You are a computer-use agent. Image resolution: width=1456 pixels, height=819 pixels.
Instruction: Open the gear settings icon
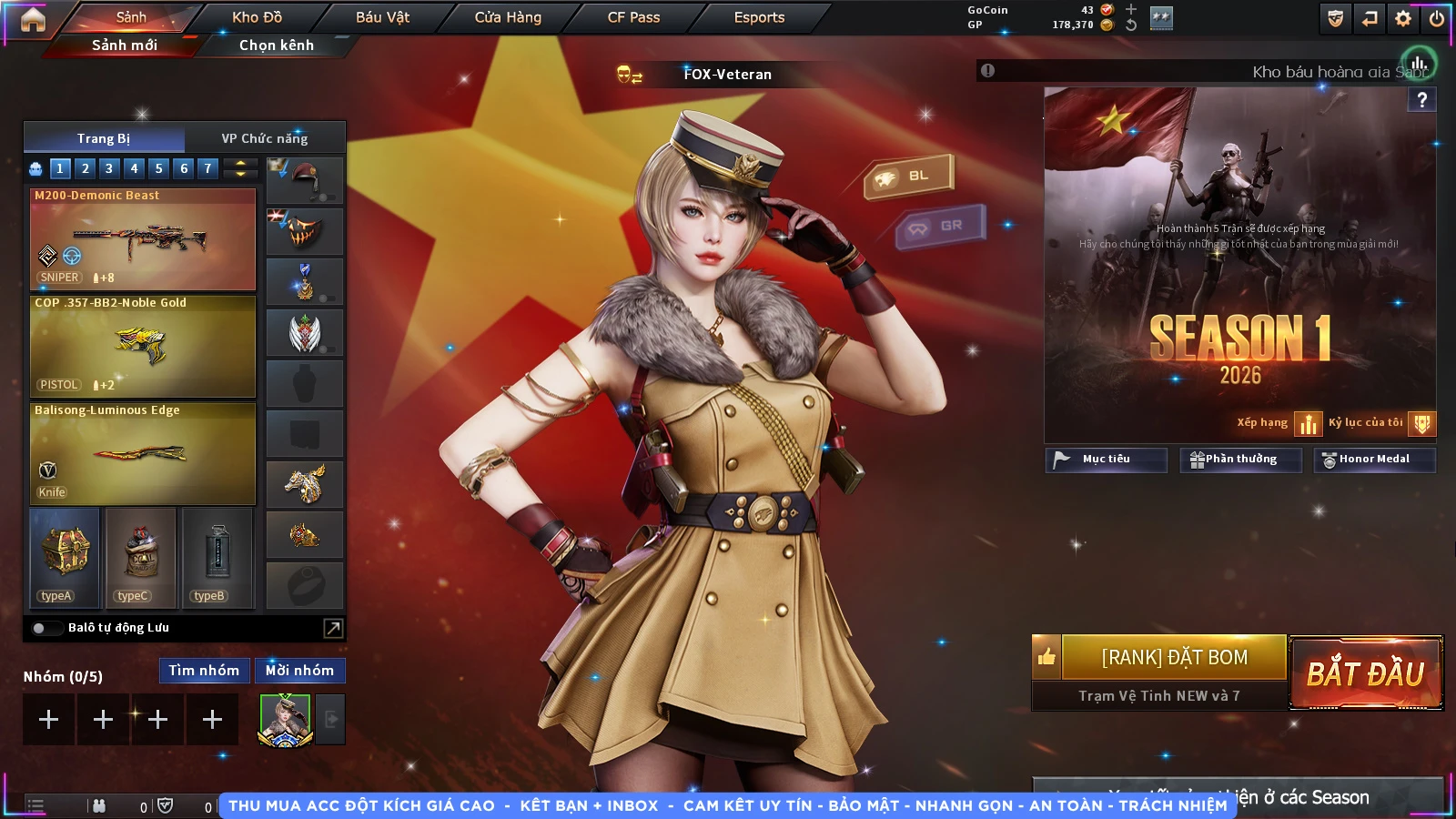(1403, 18)
